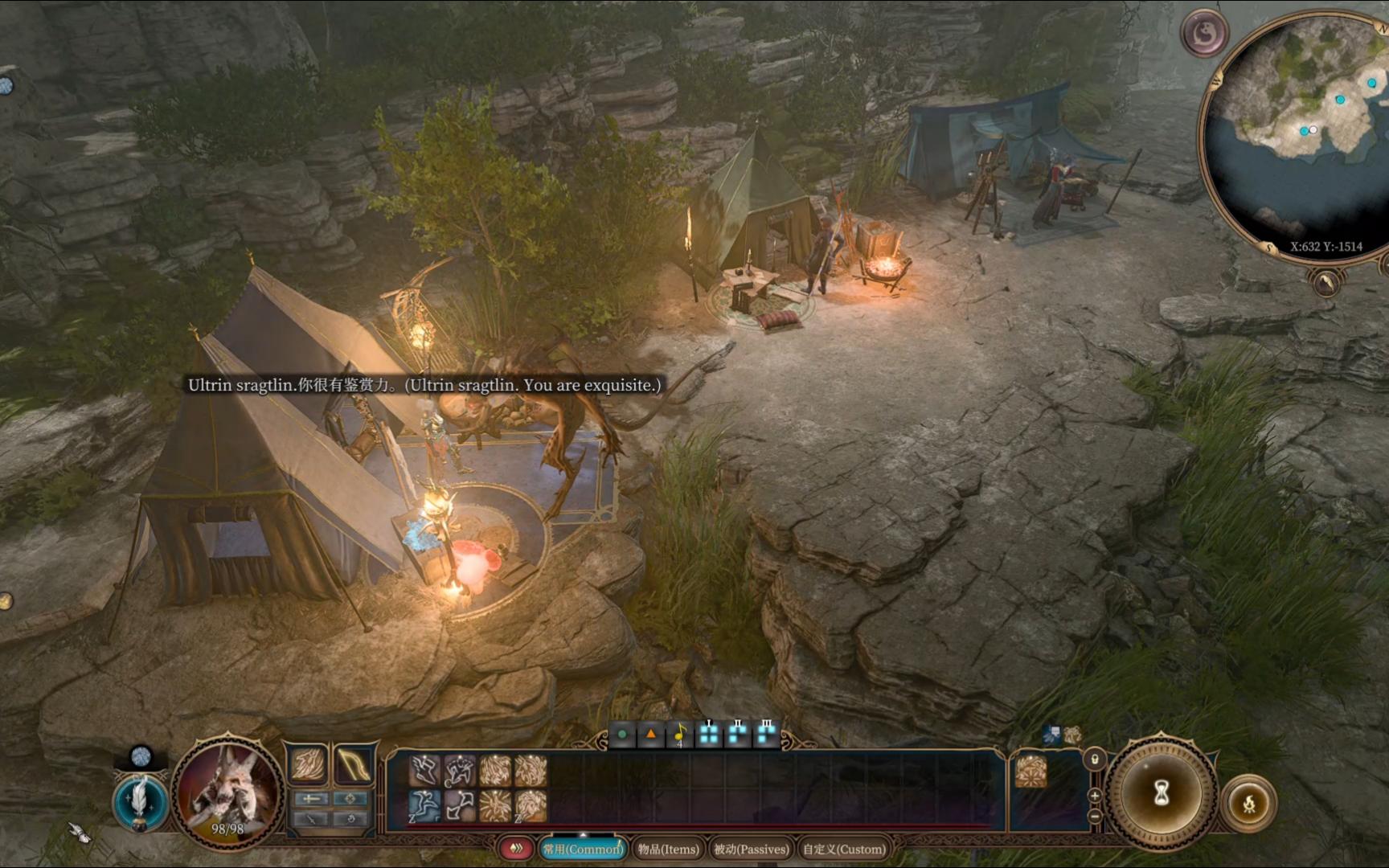Select the character portrait showing 98/98

point(227,791)
